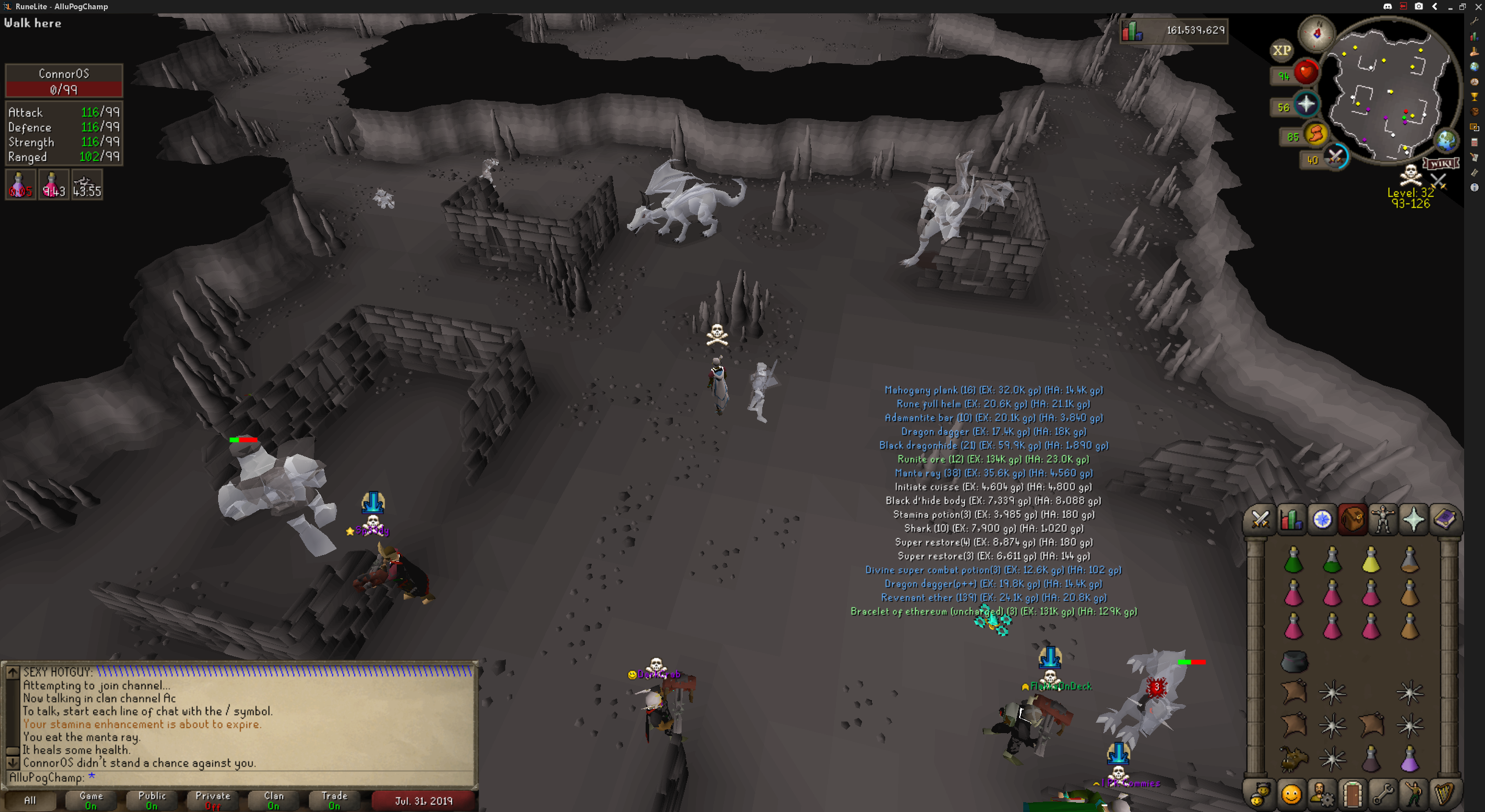
Task: Open the Combat Options tab
Action: pyautogui.click(x=1260, y=520)
